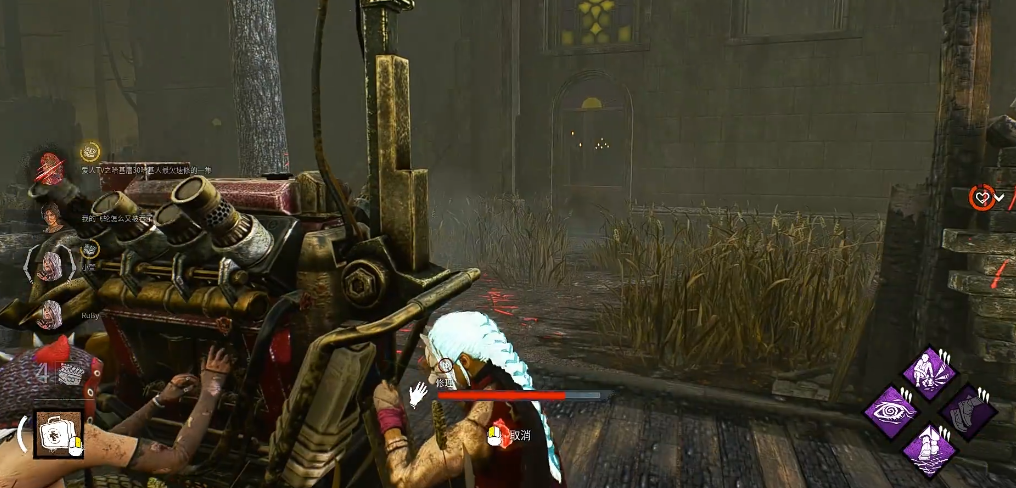1016x488 pixels.
Task: Select the dark-haired survivor portrait
Action: point(50,216)
